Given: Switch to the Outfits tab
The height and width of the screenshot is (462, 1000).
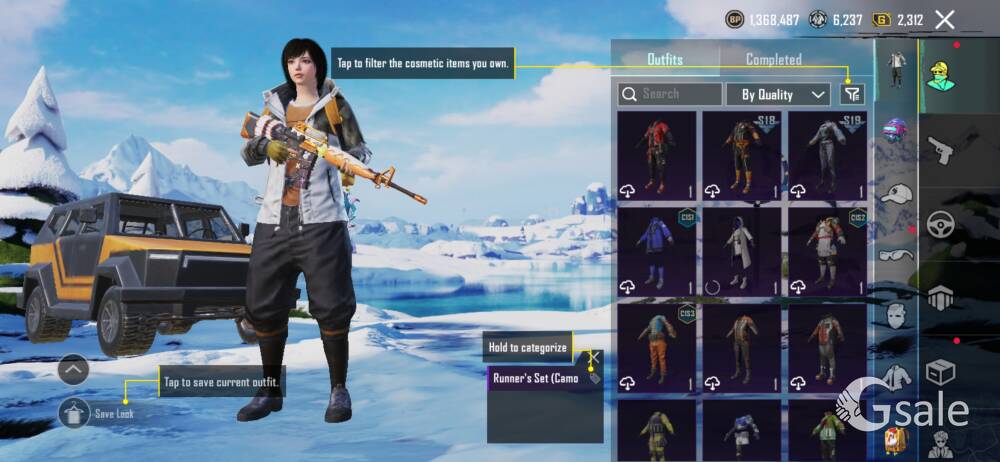Looking at the screenshot, I should point(665,59).
